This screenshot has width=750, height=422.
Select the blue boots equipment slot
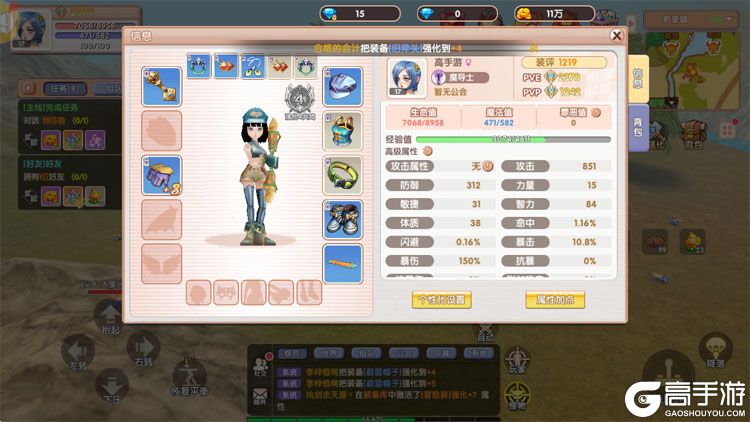pyautogui.click(x=342, y=218)
